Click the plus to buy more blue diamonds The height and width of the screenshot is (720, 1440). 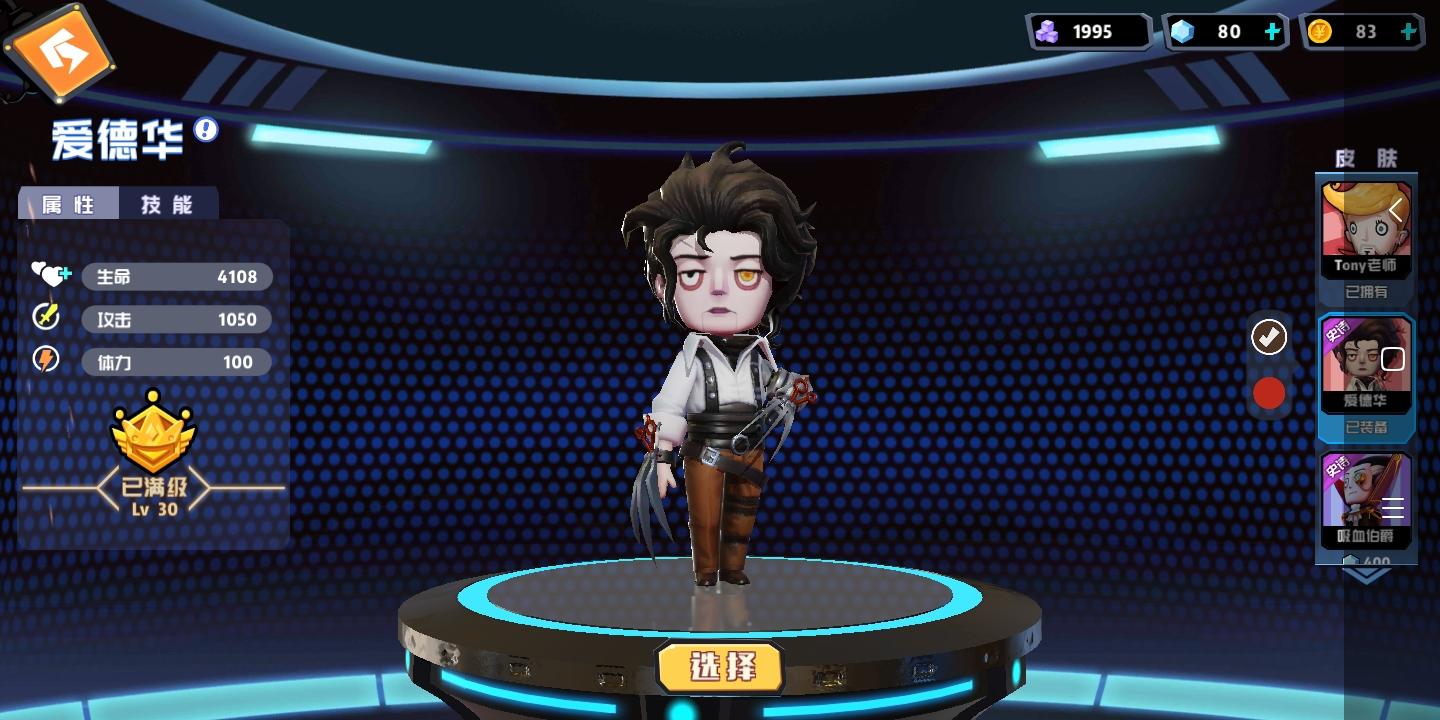click(x=1272, y=31)
